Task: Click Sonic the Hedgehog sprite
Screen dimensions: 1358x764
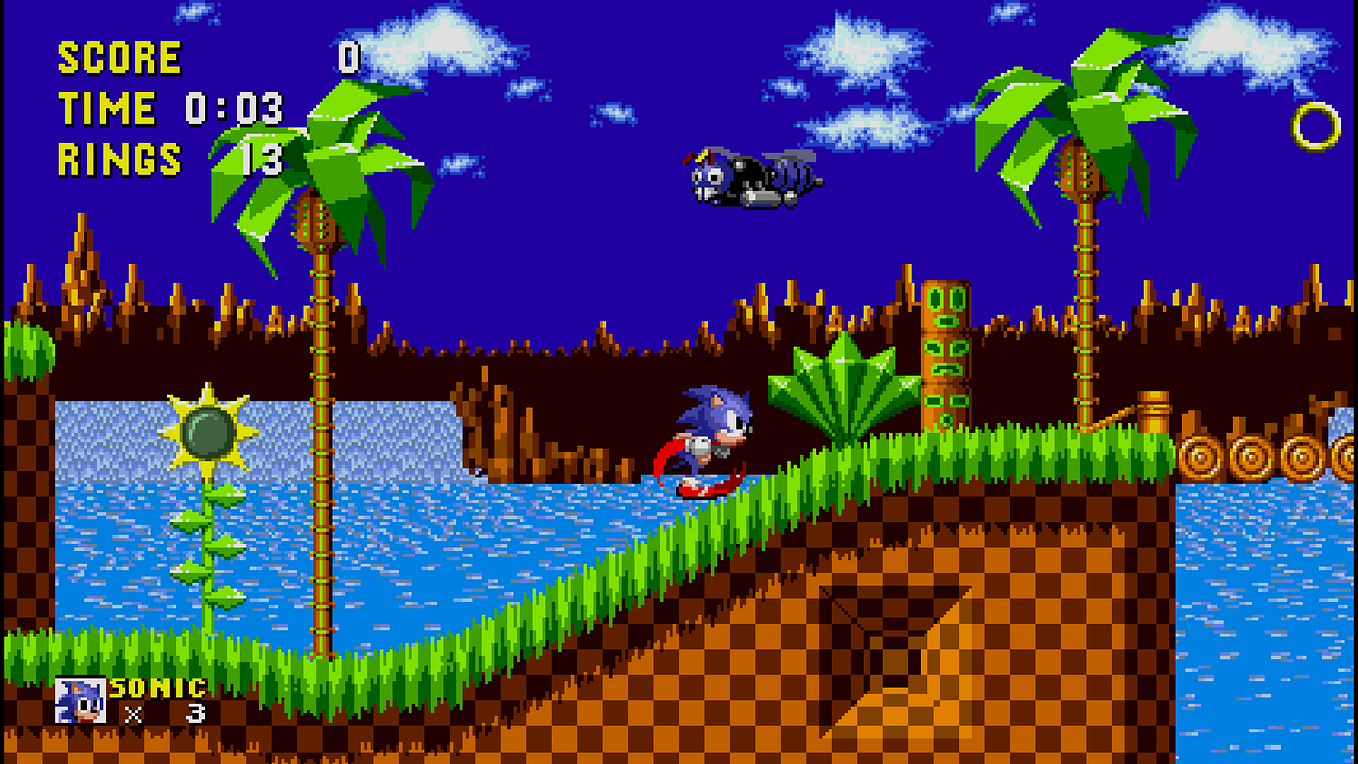Action: coord(710,440)
